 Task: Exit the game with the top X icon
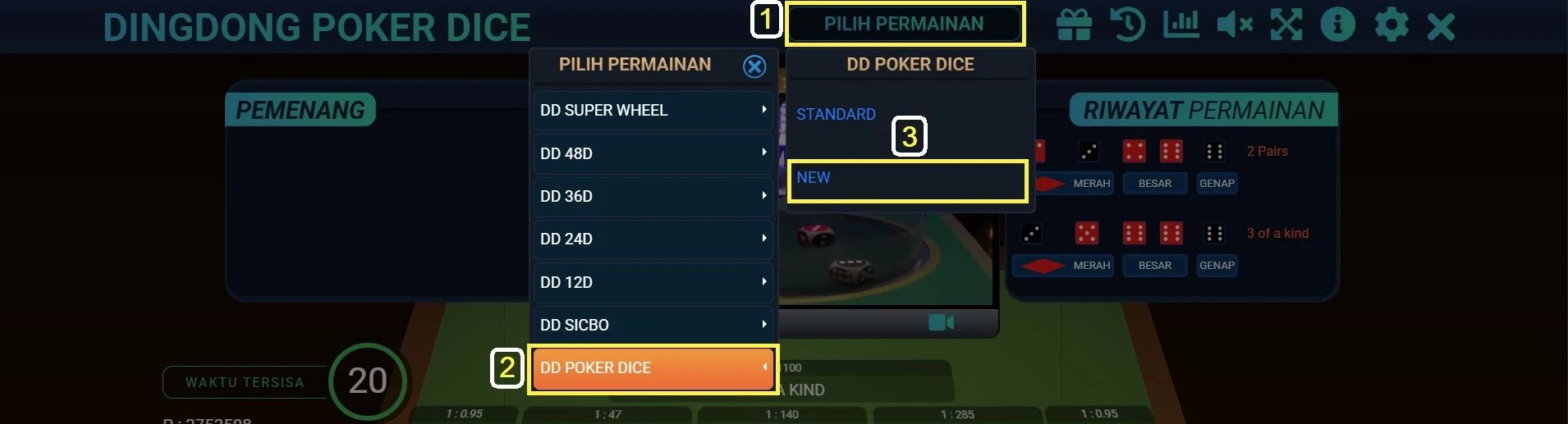click(x=1441, y=26)
